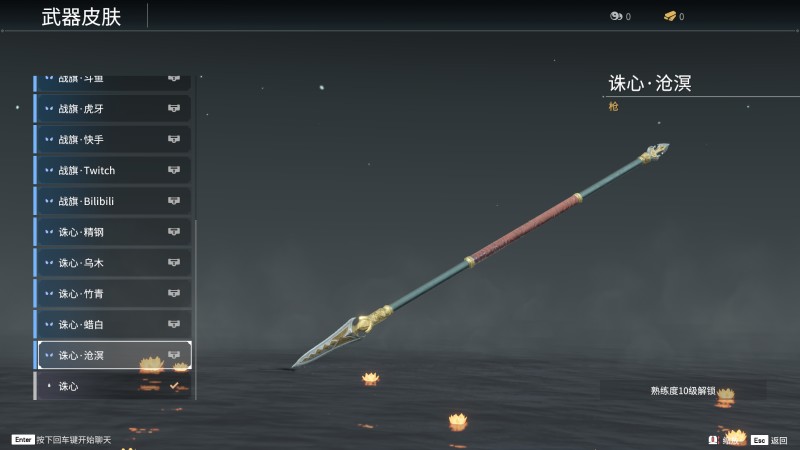The width and height of the screenshot is (800, 450).
Task: Click the 熟练度10级解锁 unlock button
Action: tap(683, 391)
